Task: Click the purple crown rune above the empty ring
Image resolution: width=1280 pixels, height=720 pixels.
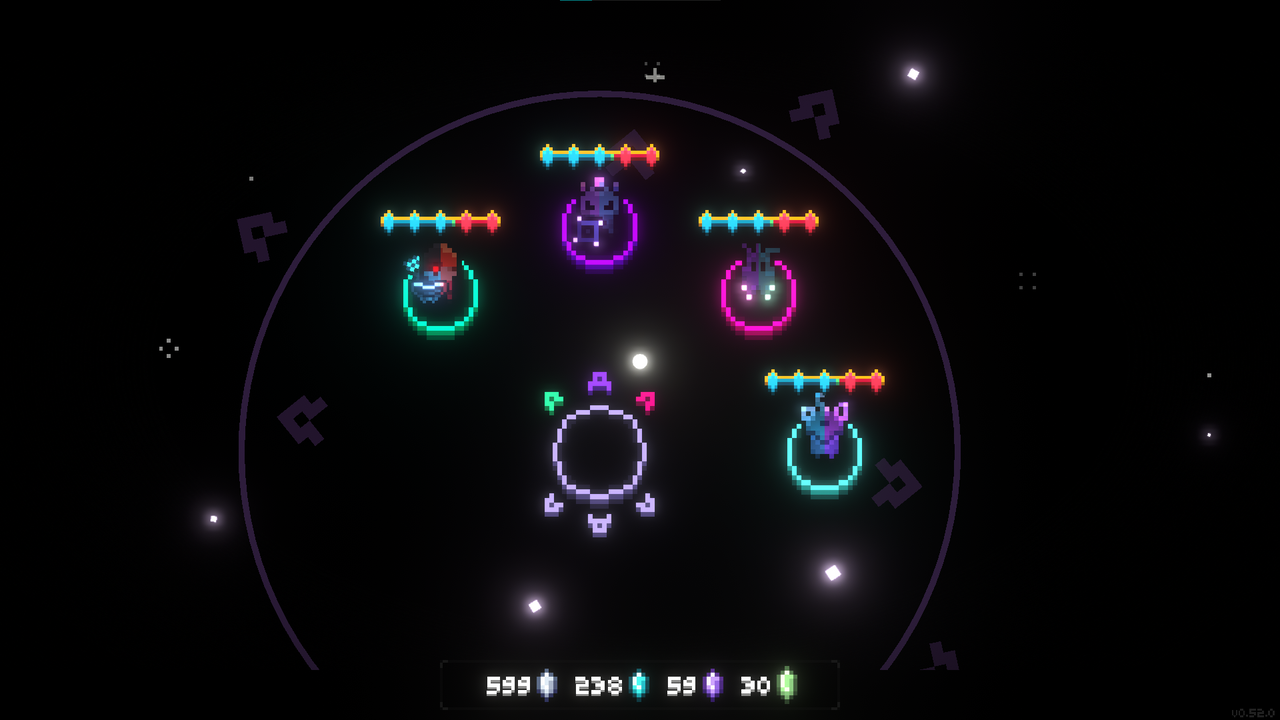Action: point(599,382)
